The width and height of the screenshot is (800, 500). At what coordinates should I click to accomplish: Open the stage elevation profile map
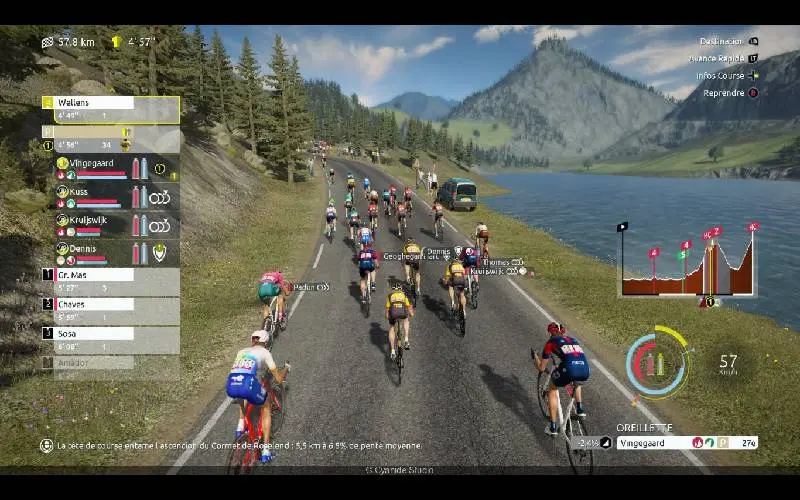coord(688,262)
